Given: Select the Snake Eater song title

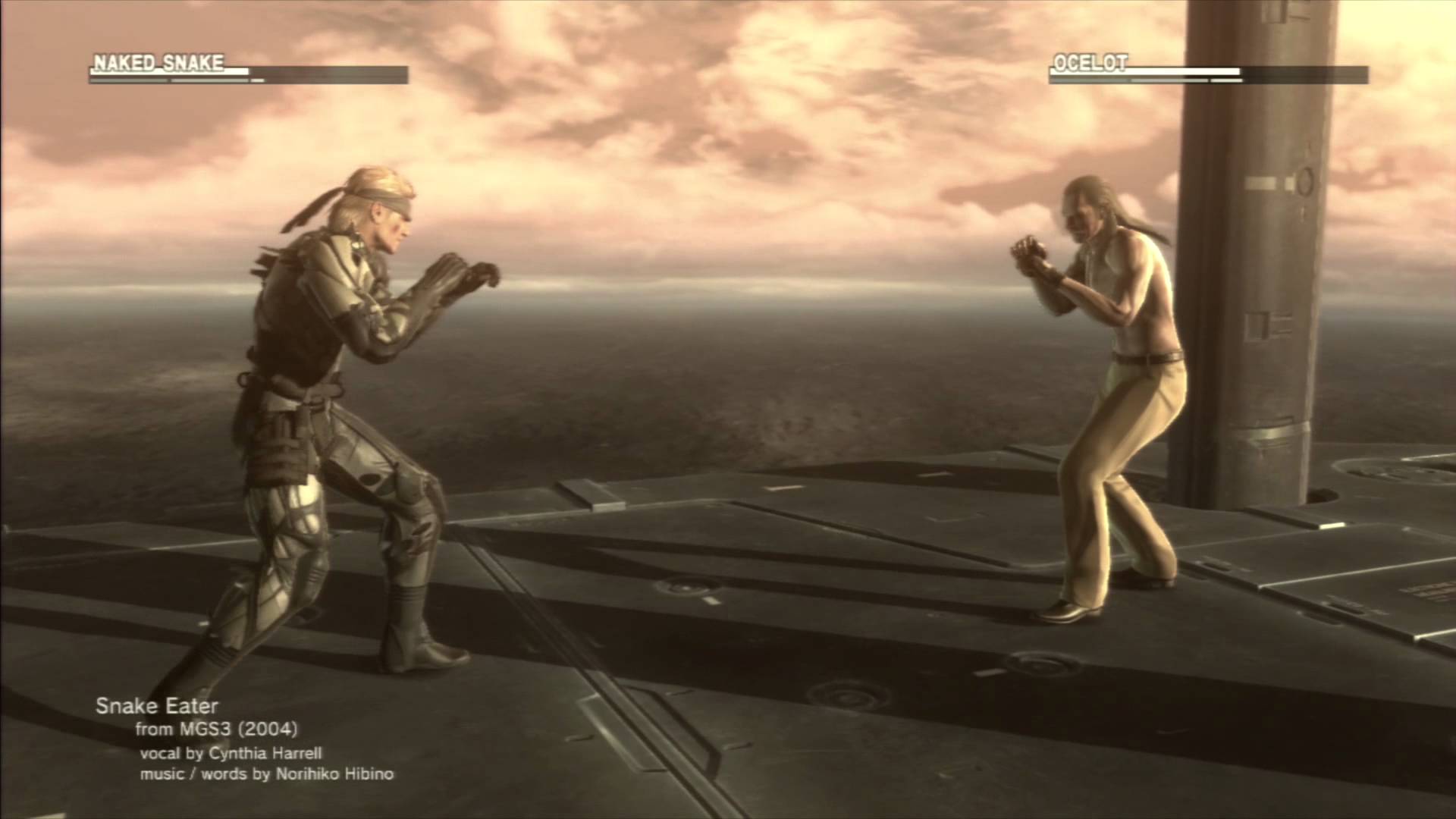Looking at the screenshot, I should 158,706.
